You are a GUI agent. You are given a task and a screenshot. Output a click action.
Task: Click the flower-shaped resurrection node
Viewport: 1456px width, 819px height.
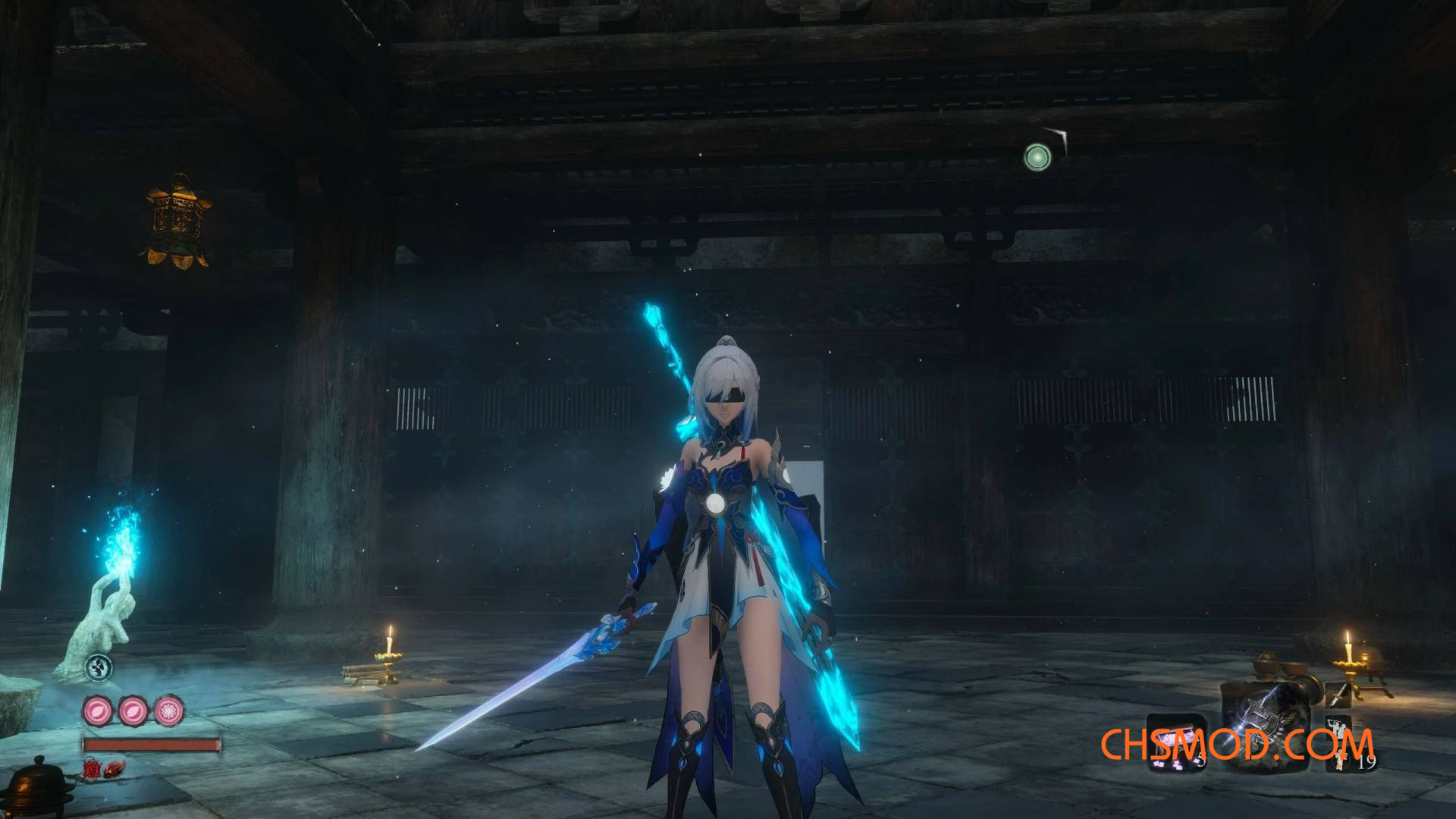click(x=168, y=711)
